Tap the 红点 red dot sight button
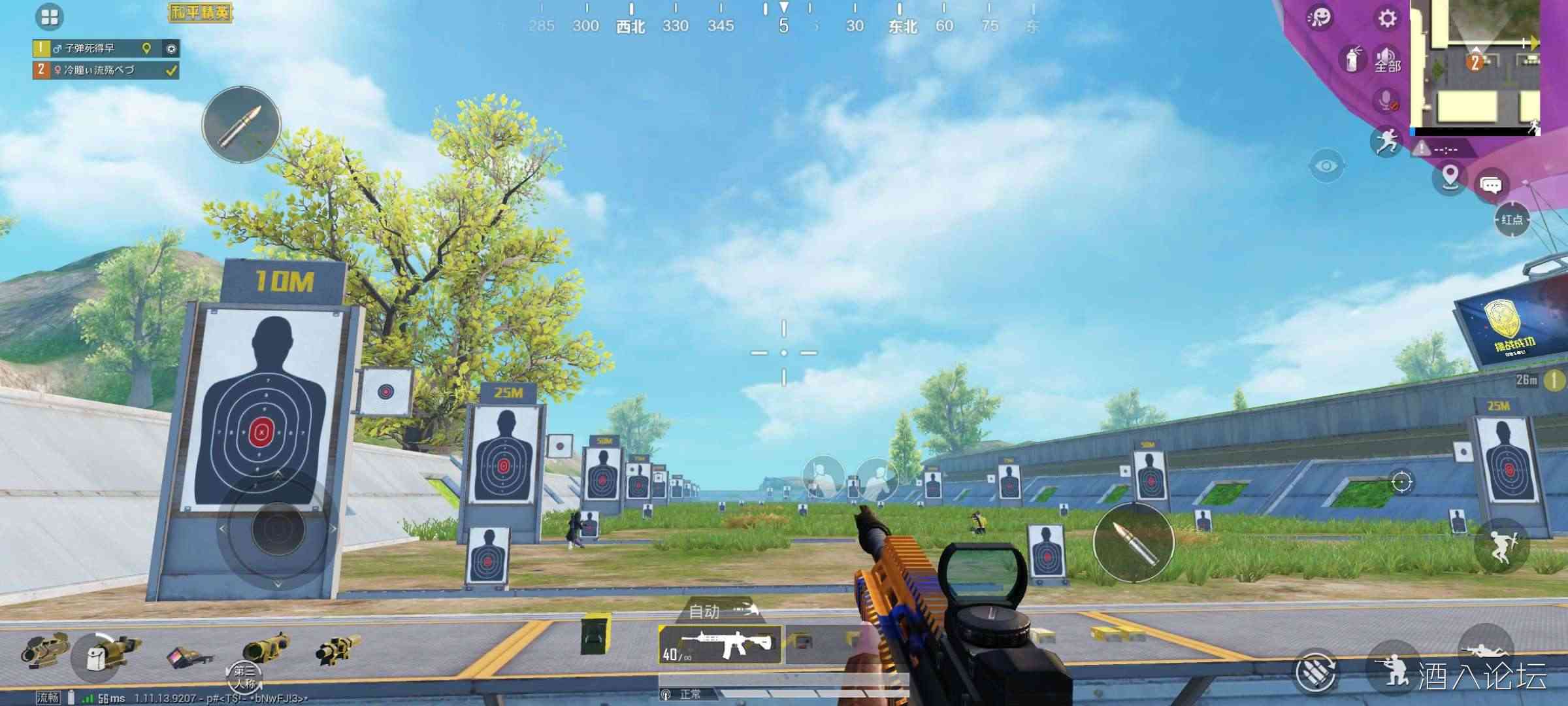This screenshot has height=706, width=1568. pyautogui.click(x=1512, y=220)
